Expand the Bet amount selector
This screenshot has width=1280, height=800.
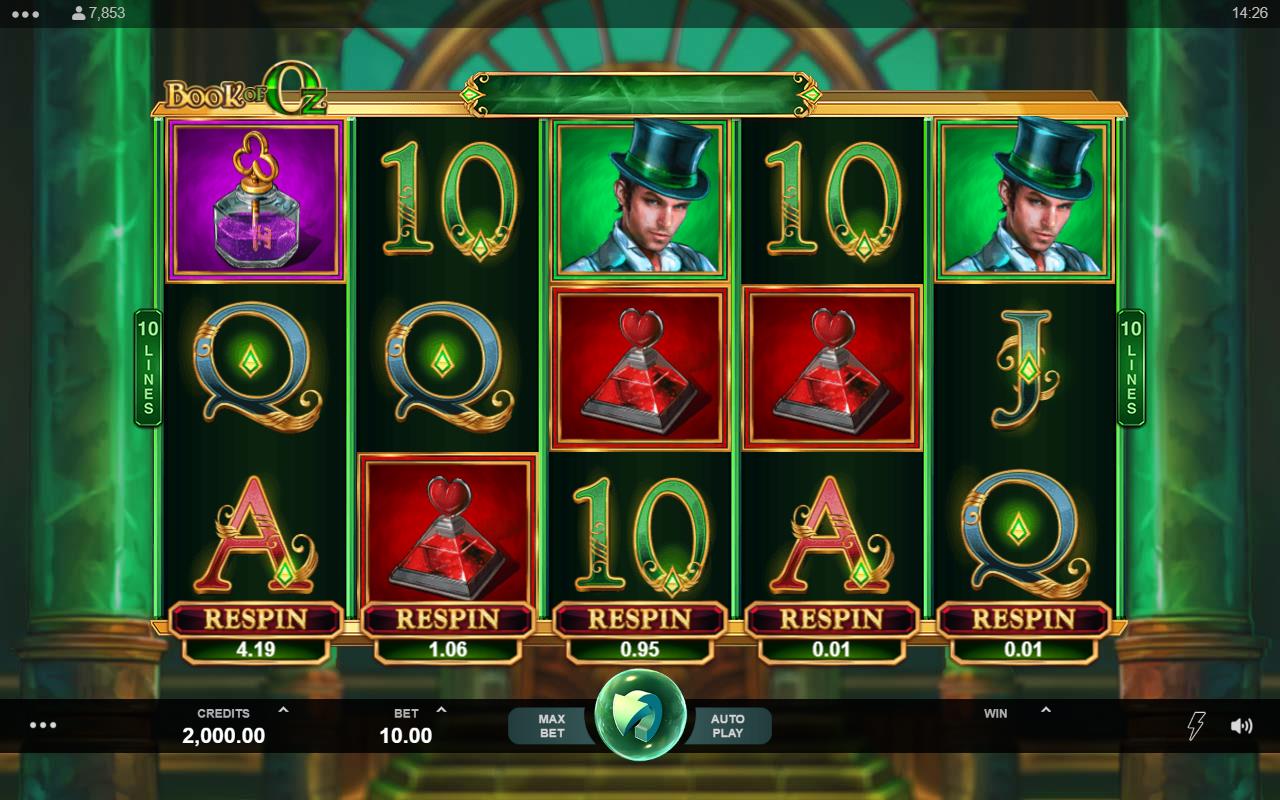point(442,711)
